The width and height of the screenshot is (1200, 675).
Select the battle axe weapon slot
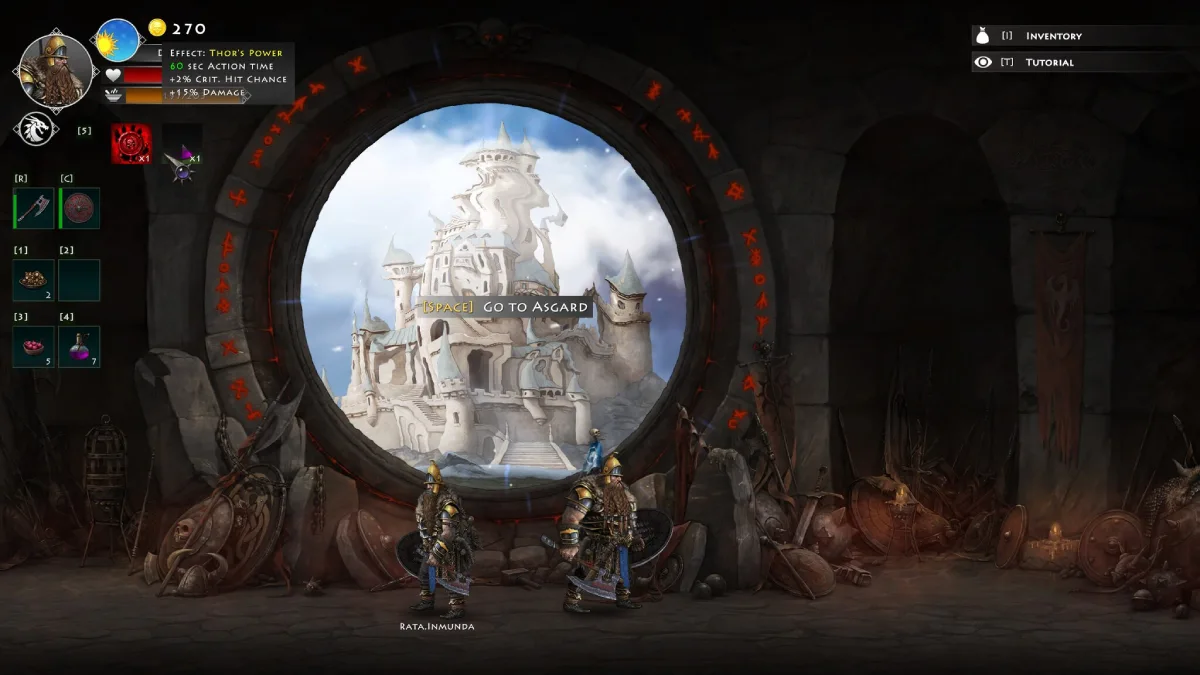click(34, 208)
